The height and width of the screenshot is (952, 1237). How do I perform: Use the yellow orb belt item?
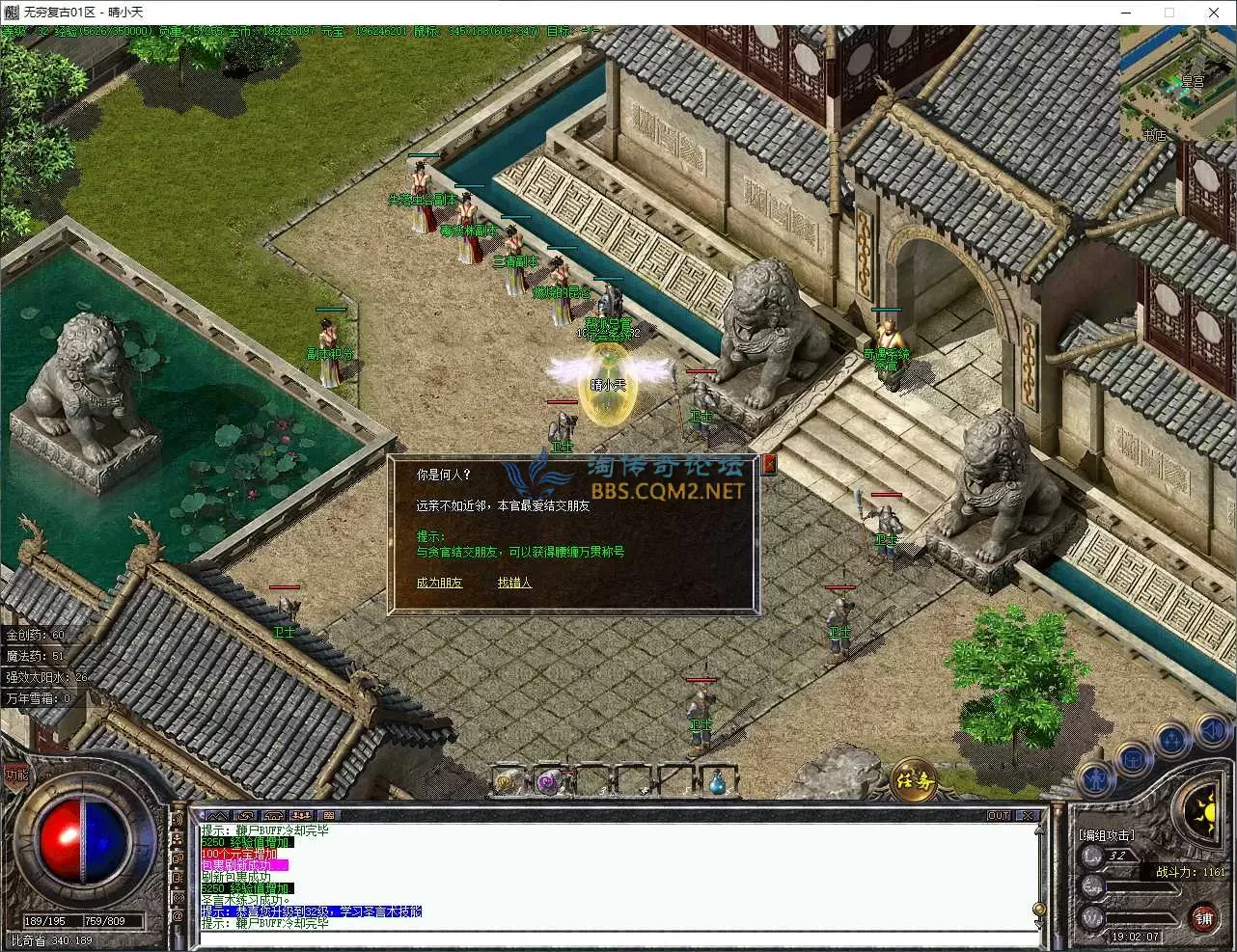[509, 781]
